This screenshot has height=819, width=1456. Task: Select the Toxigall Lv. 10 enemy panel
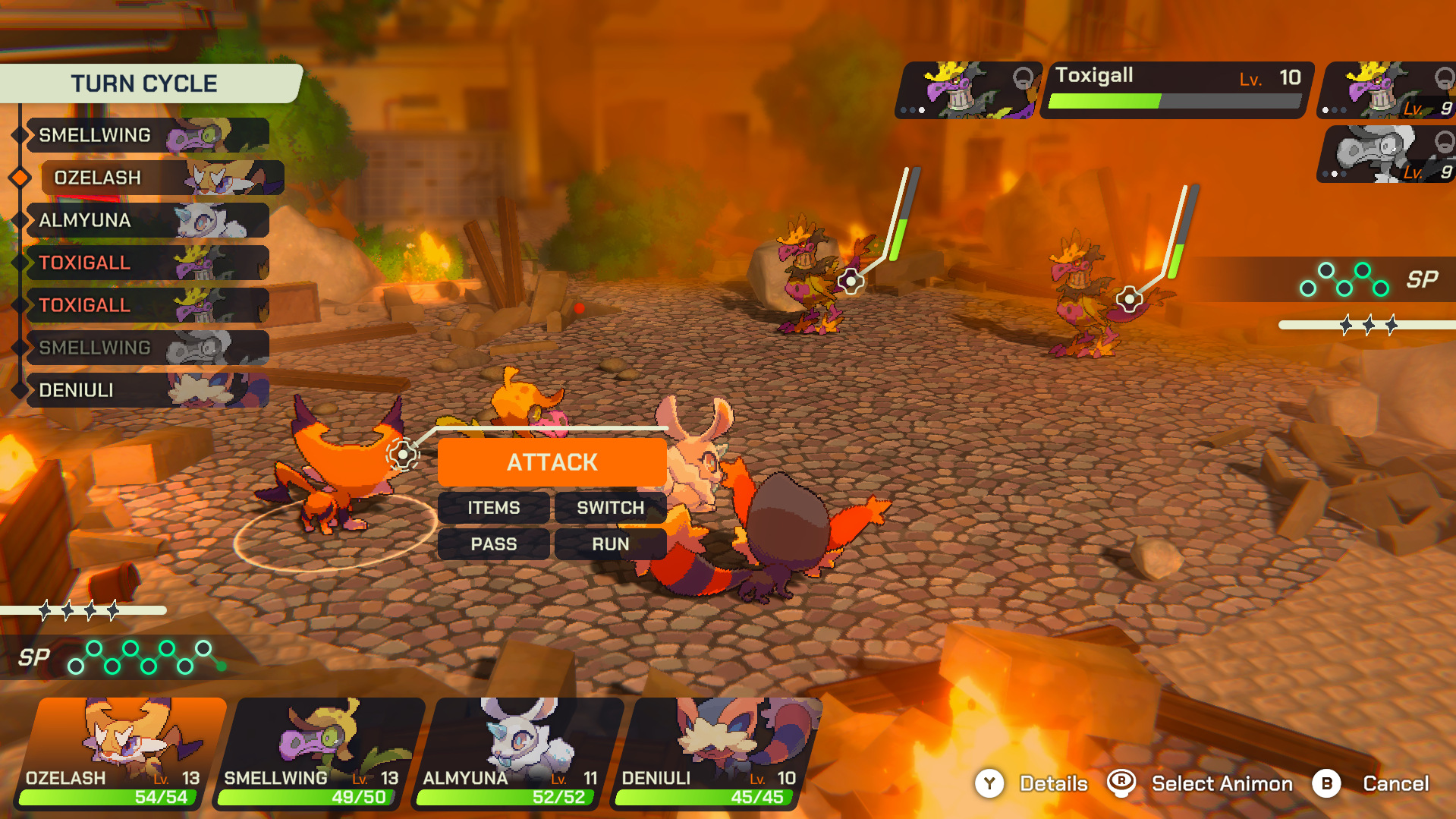coord(1175,90)
